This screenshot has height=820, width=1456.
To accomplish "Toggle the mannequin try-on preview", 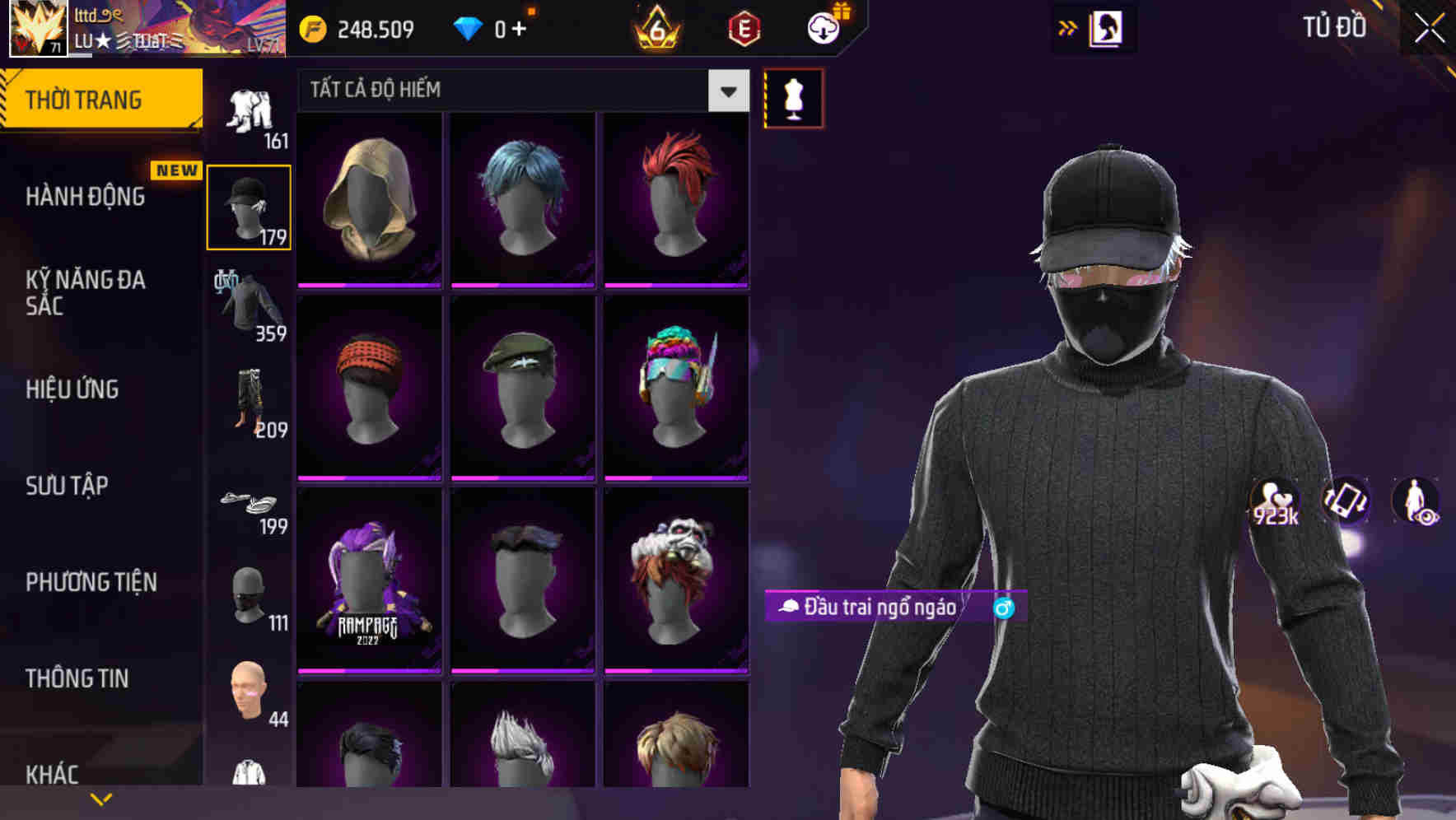I will click(x=793, y=97).
